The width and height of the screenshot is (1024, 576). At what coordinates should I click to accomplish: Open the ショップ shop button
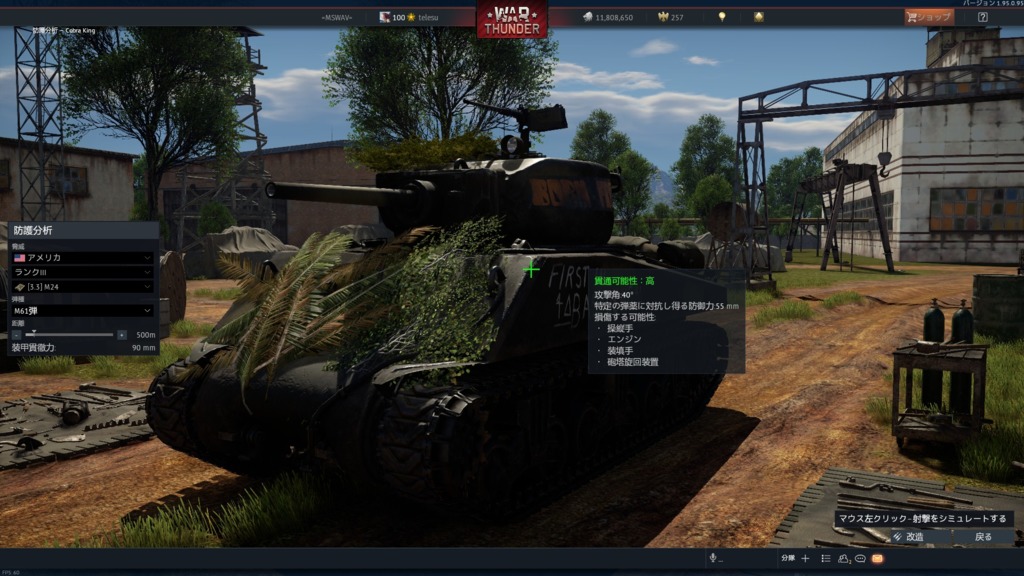pos(929,17)
